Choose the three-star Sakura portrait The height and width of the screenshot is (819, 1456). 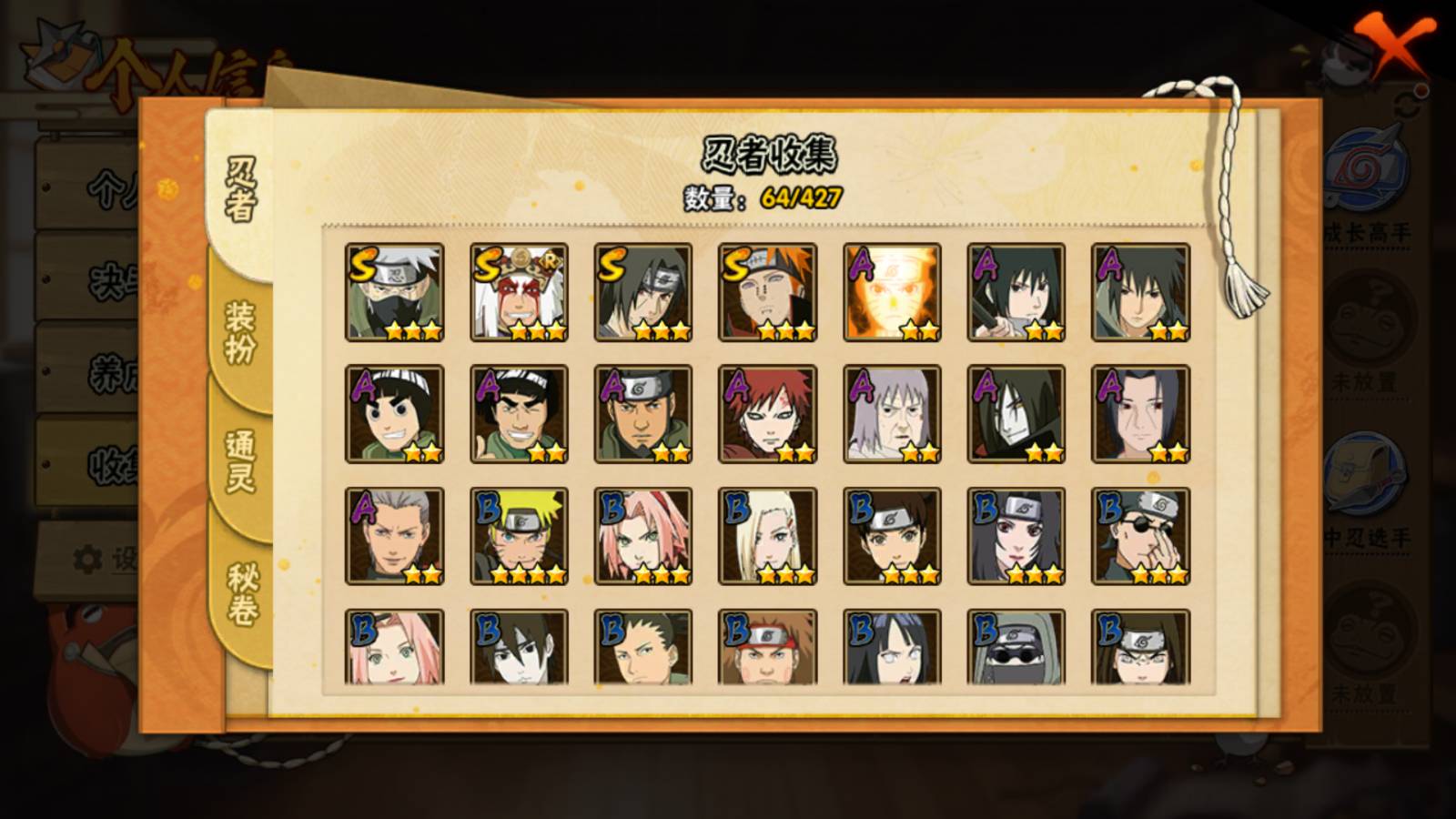(643, 536)
